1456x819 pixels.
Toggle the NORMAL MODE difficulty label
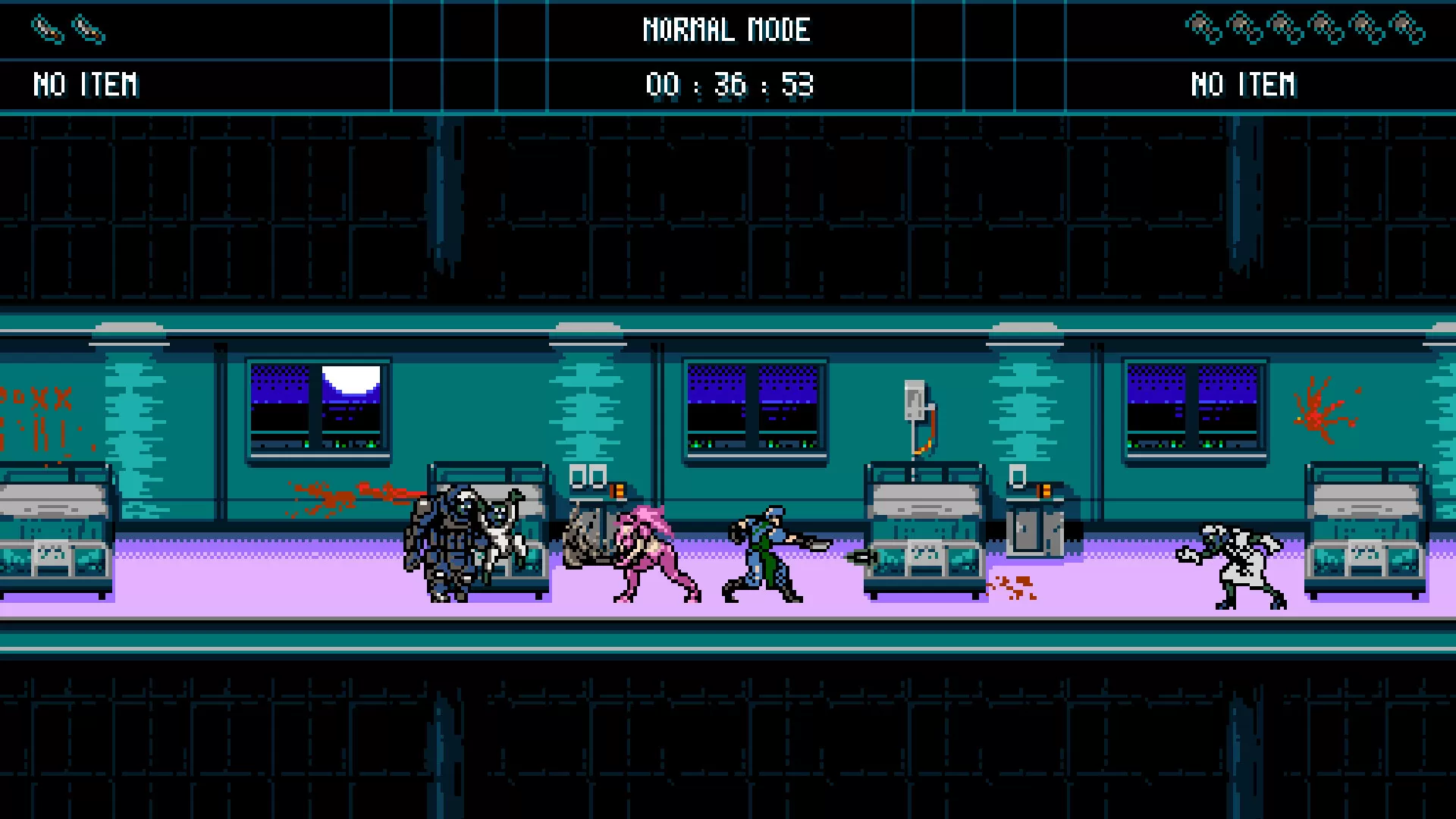(726, 30)
